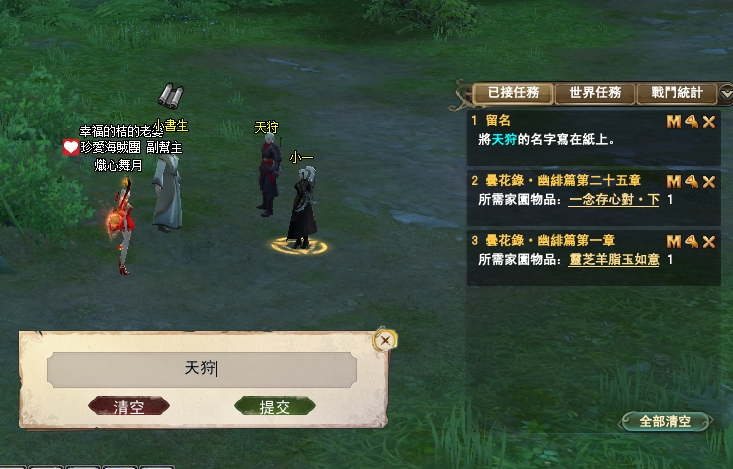Viewport: 733px width, 469px height.
Task: Open map for 曇花錄・幽緋篇第二十五章 quest
Action: (x=673, y=182)
